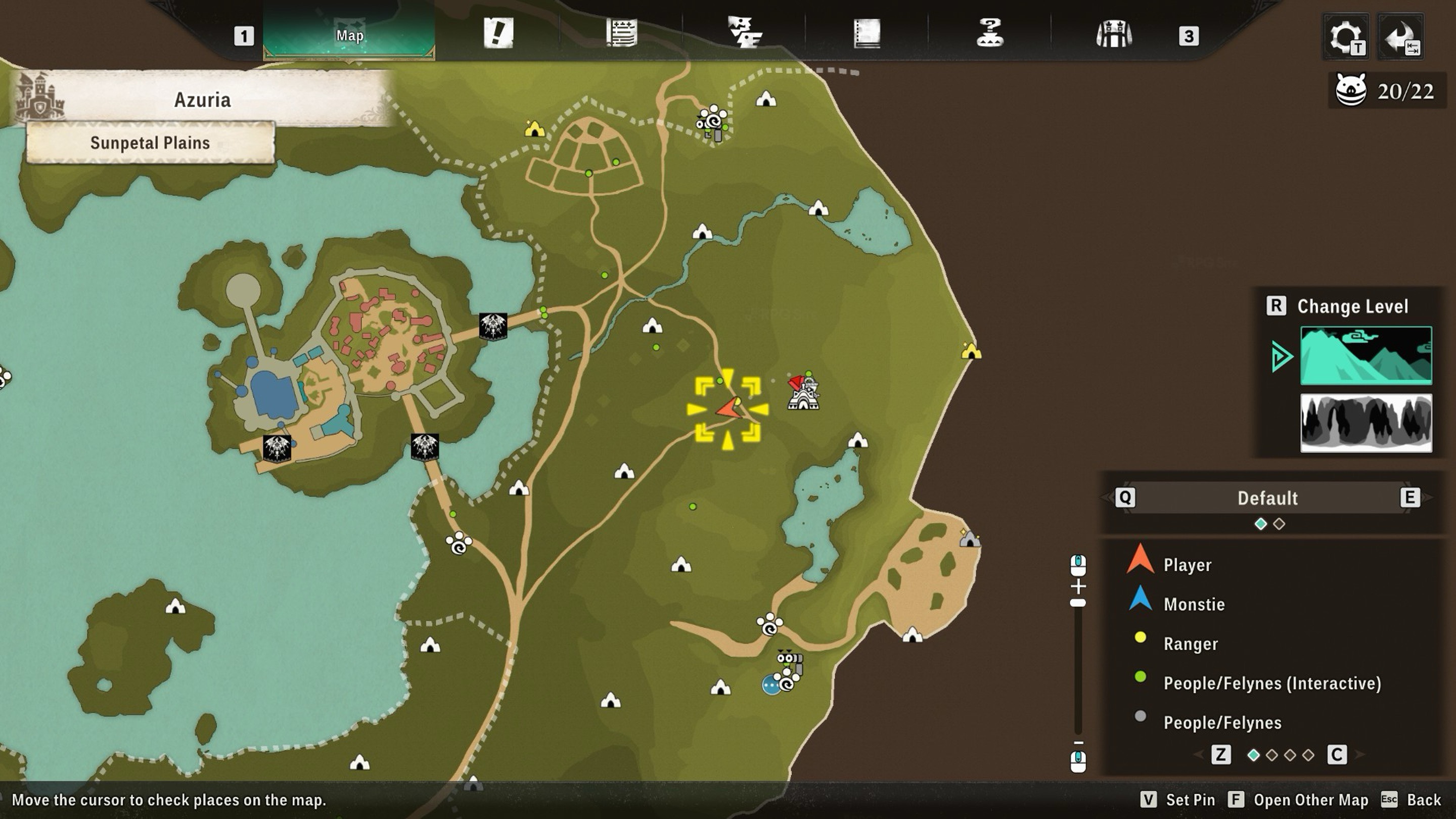
Task: Select the white den marker on lake island
Action: tap(175, 607)
